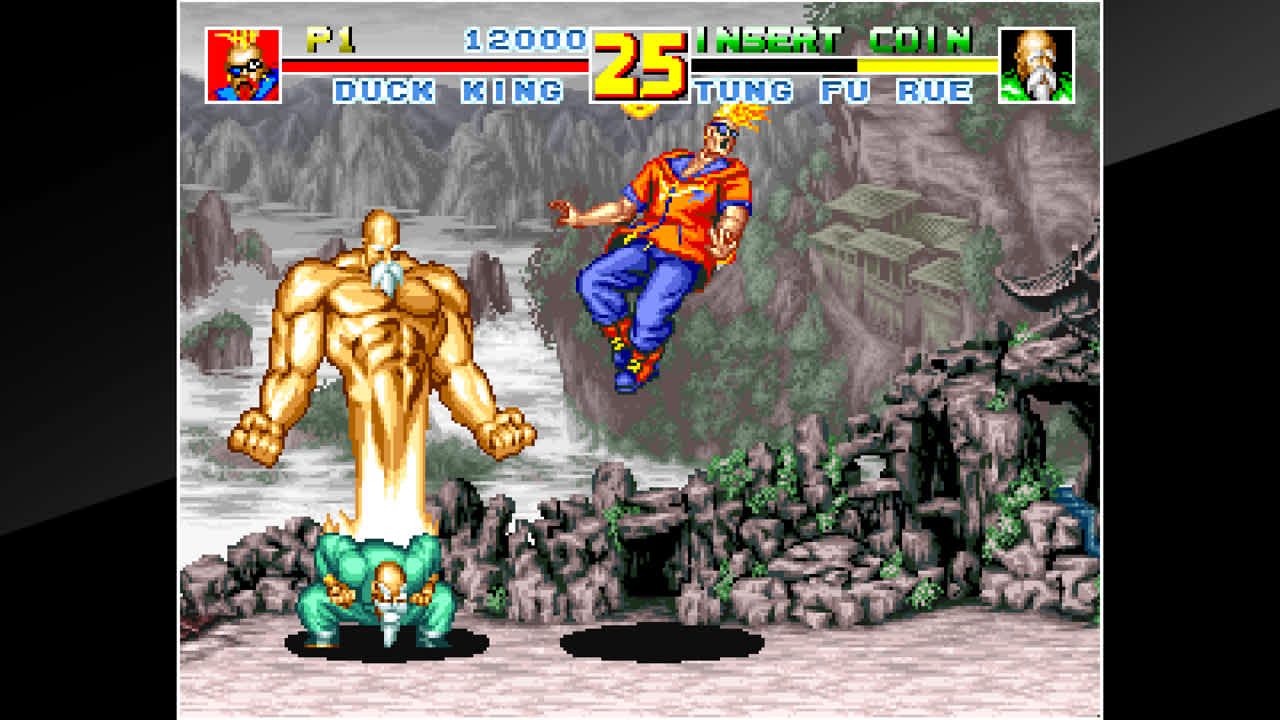Select the TUNG FU RUE name label
Screen dimensions: 1280x720
pos(835,92)
